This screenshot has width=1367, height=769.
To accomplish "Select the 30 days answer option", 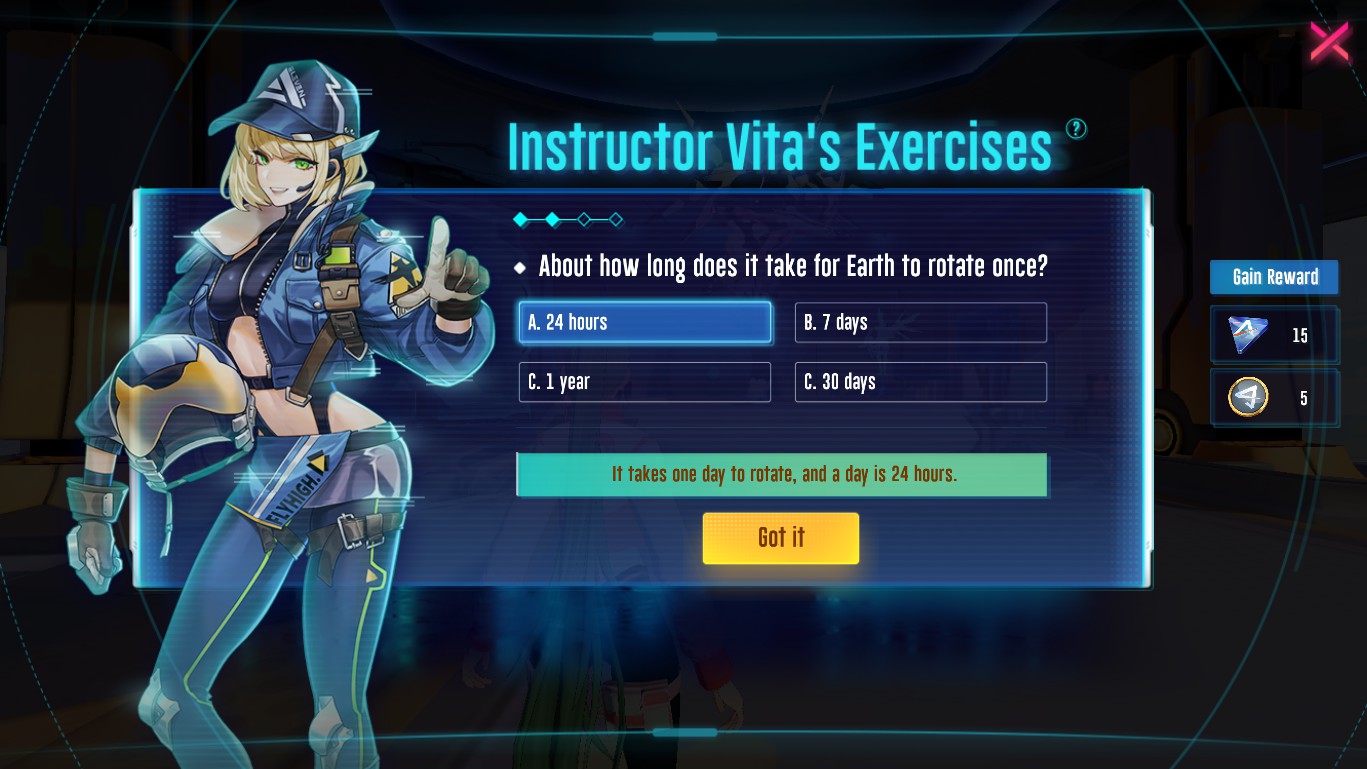I will [x=920, y=382].
